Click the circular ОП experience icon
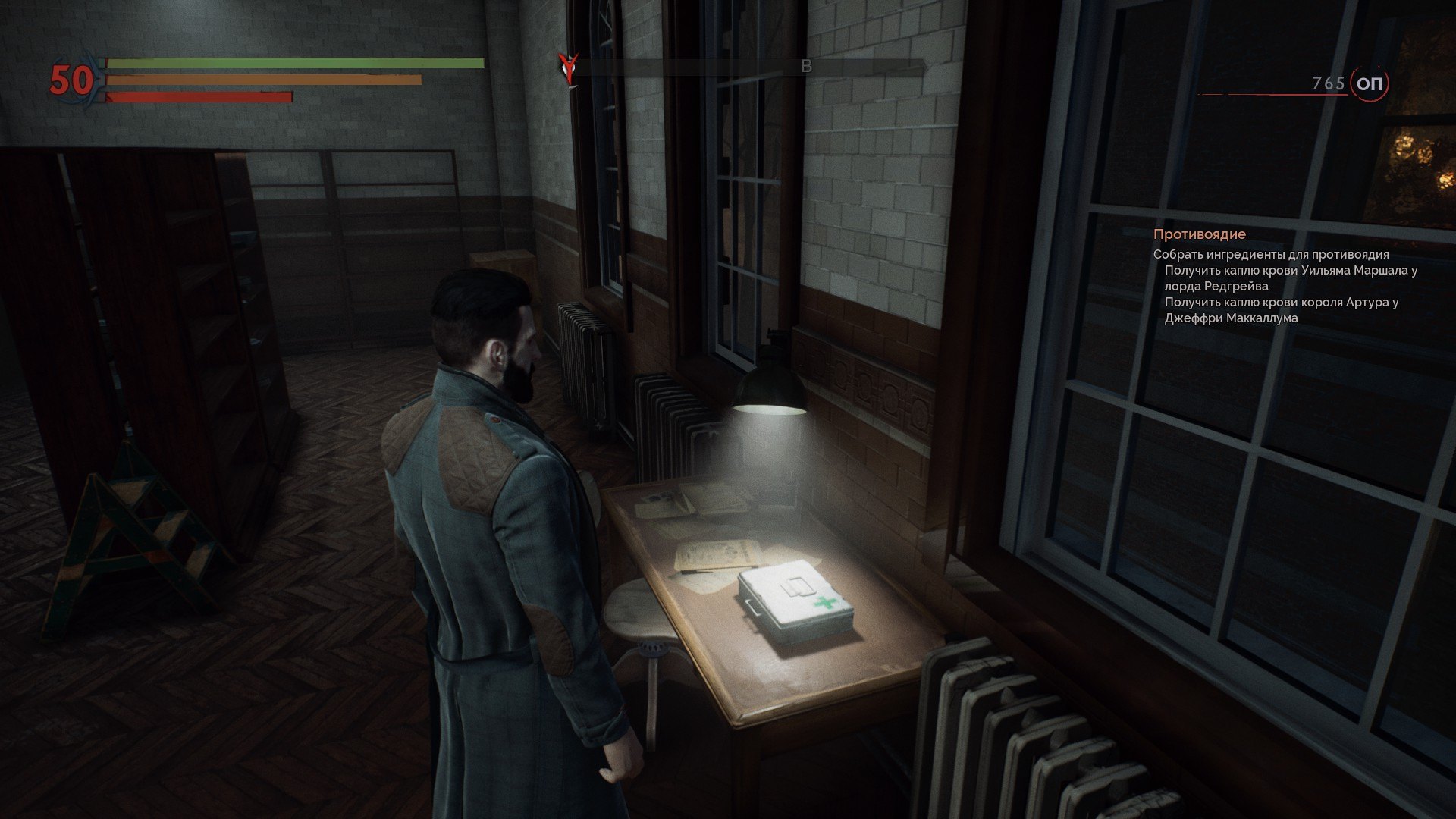The image size is (1456, 819). [x=1370, y=83]
